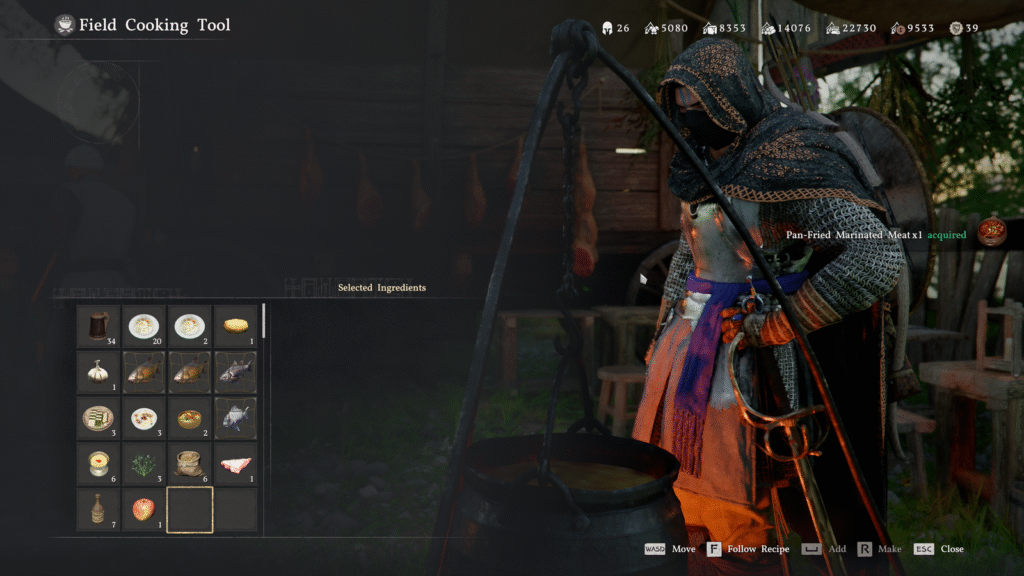Select the red apple ingredient
Image resolution: width=1024 pixels, height=576 pixels.
144,509
